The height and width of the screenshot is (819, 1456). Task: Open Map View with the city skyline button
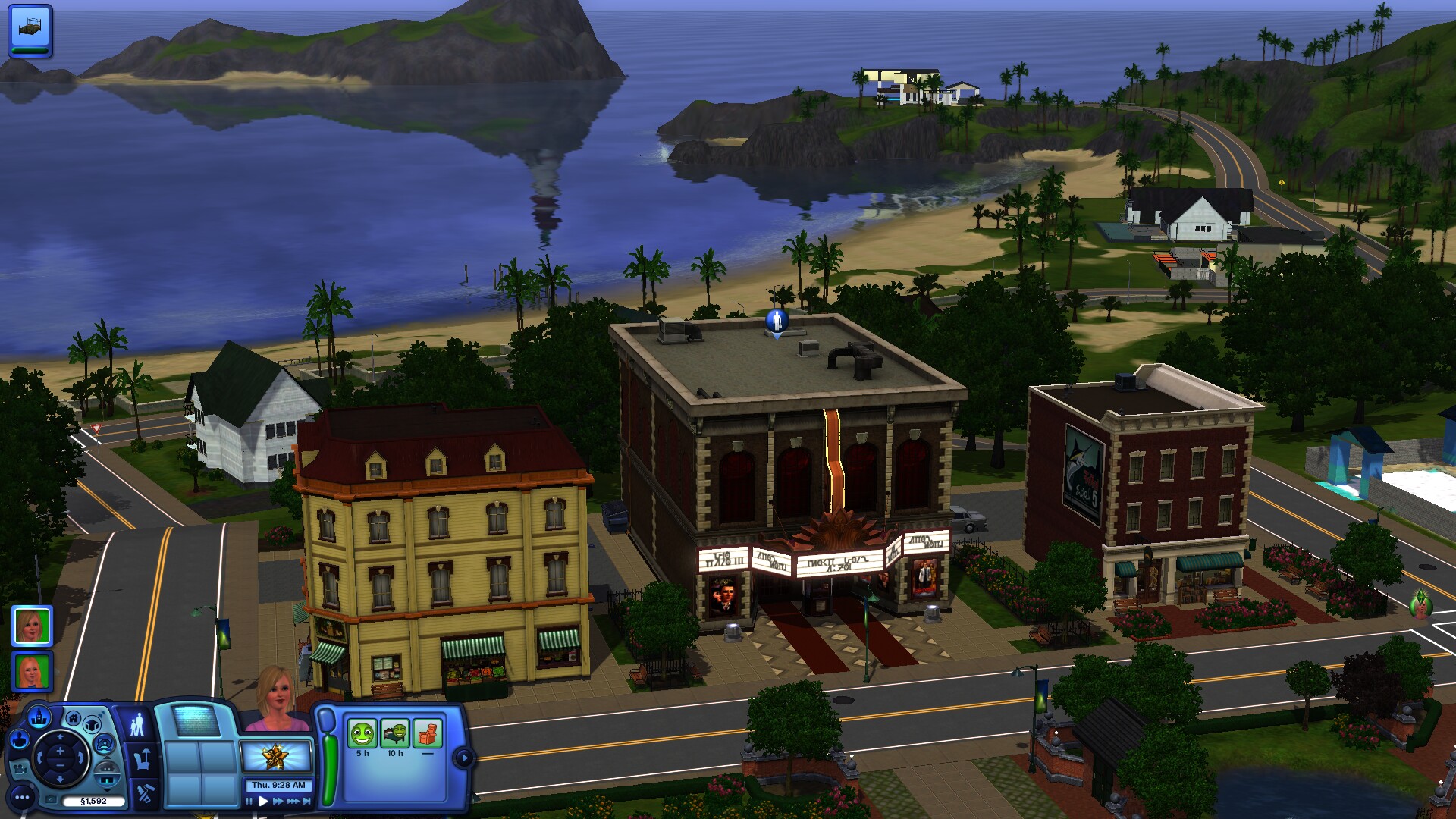tap(39, 717)
